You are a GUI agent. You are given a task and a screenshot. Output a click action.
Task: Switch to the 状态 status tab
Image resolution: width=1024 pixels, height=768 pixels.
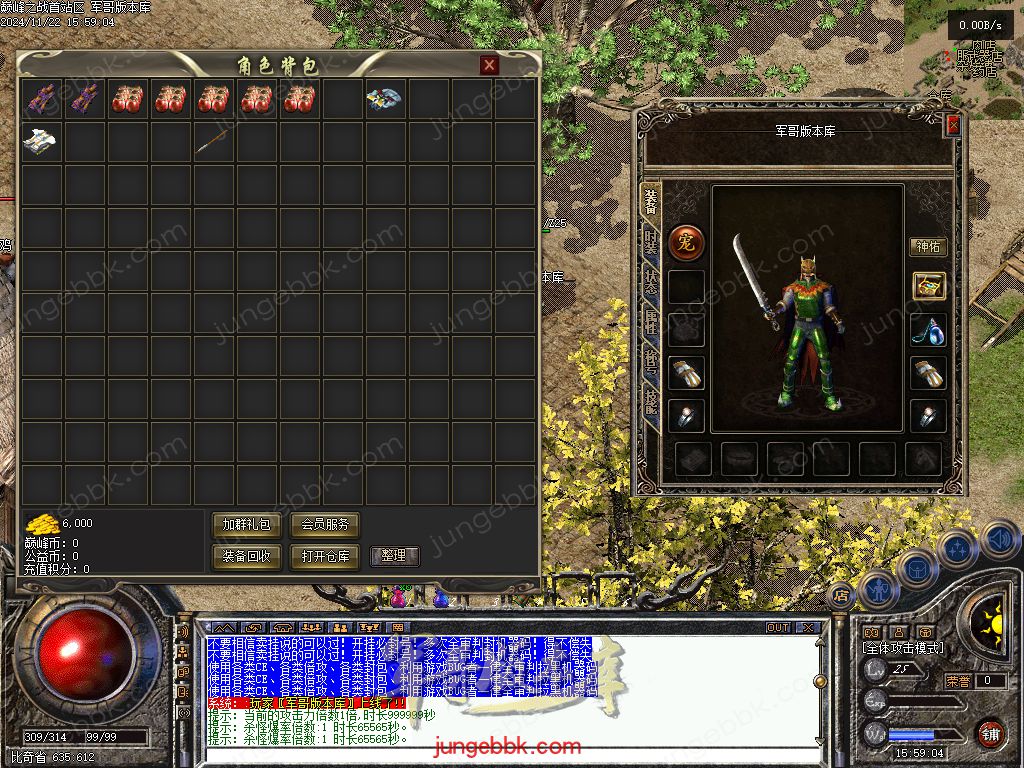[x=651, y=281]
